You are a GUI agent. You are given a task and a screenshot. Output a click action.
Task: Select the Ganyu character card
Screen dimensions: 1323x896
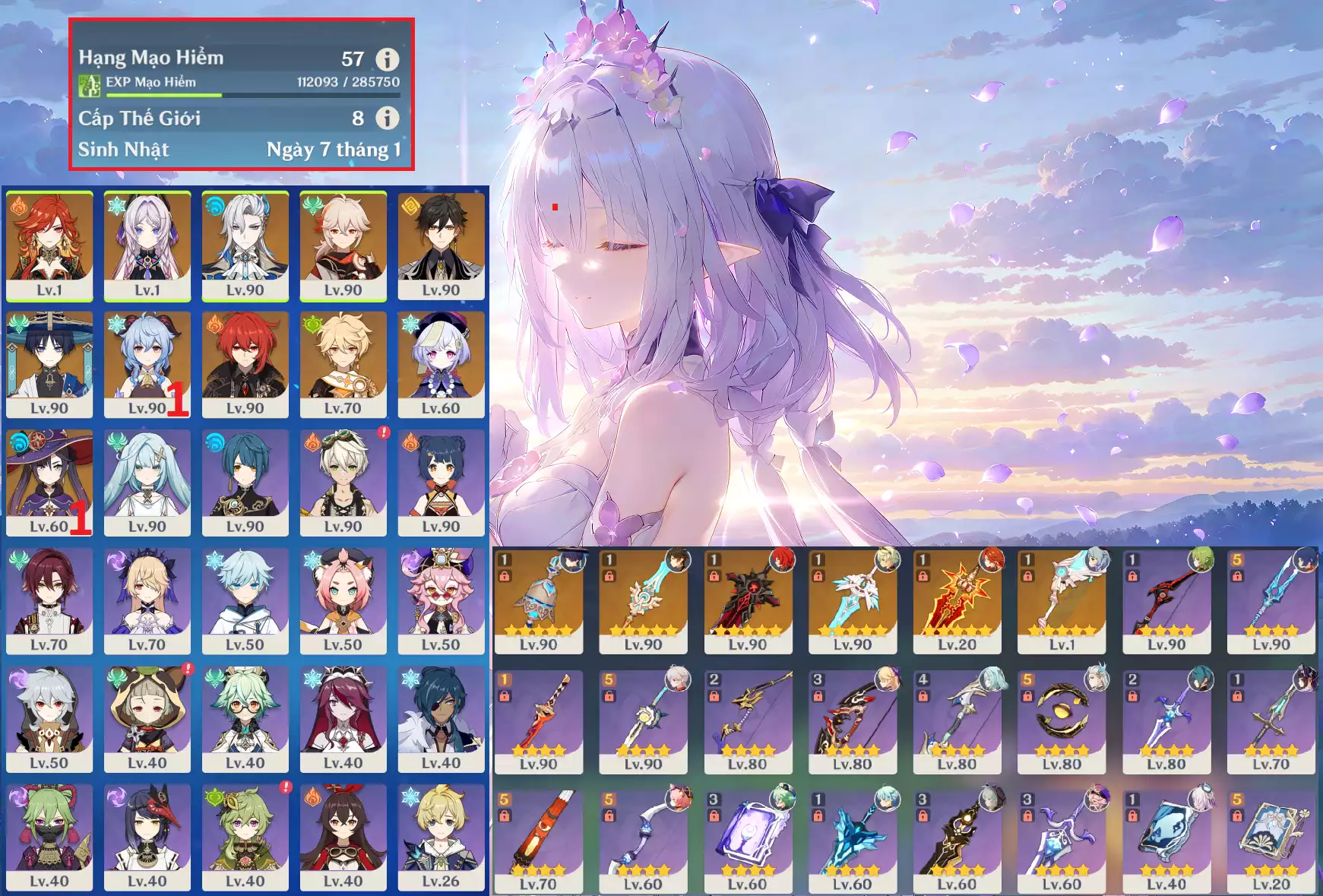tap(147, 364)
